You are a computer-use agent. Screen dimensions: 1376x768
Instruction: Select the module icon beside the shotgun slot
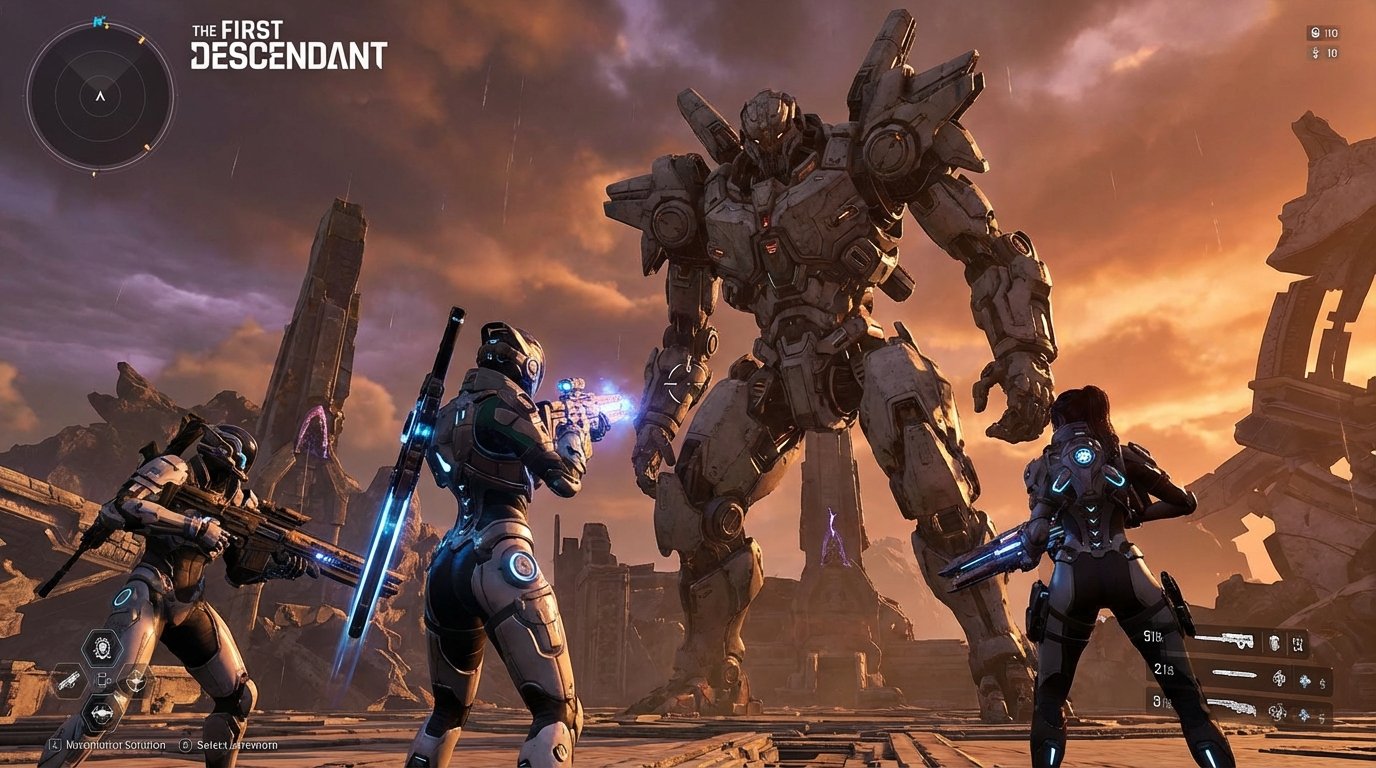[x=1278, y=710]
